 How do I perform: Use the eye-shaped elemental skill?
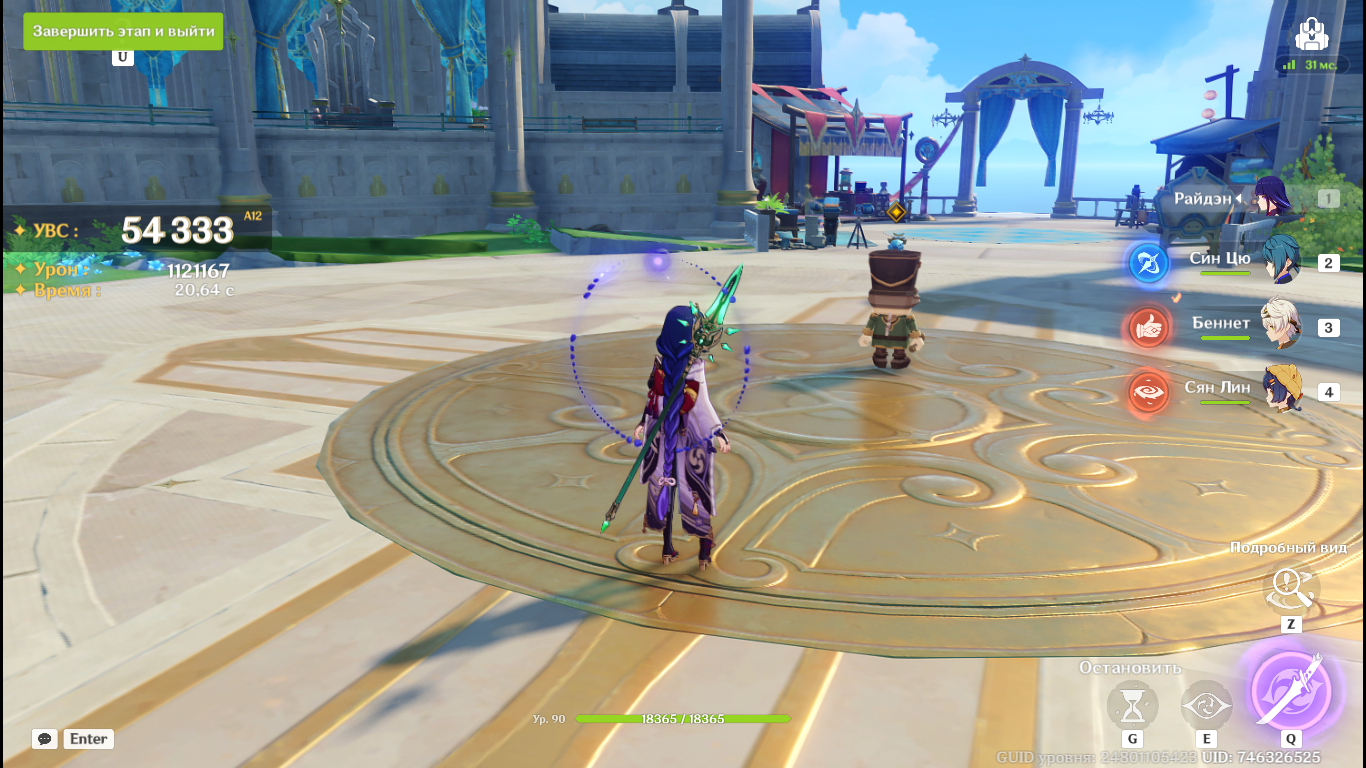point(1206,706)
